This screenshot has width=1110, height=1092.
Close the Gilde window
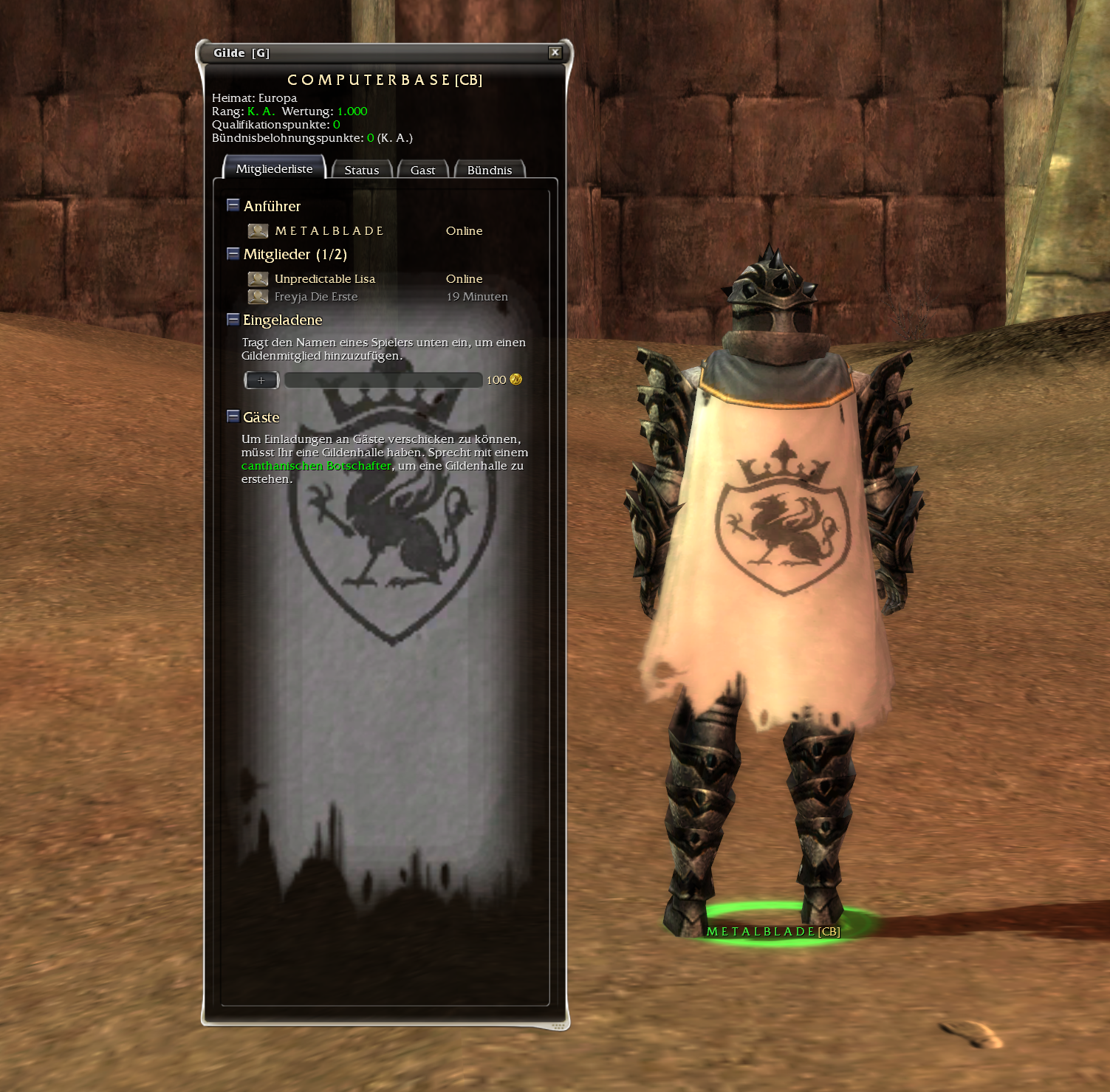(x=555, y=52)
